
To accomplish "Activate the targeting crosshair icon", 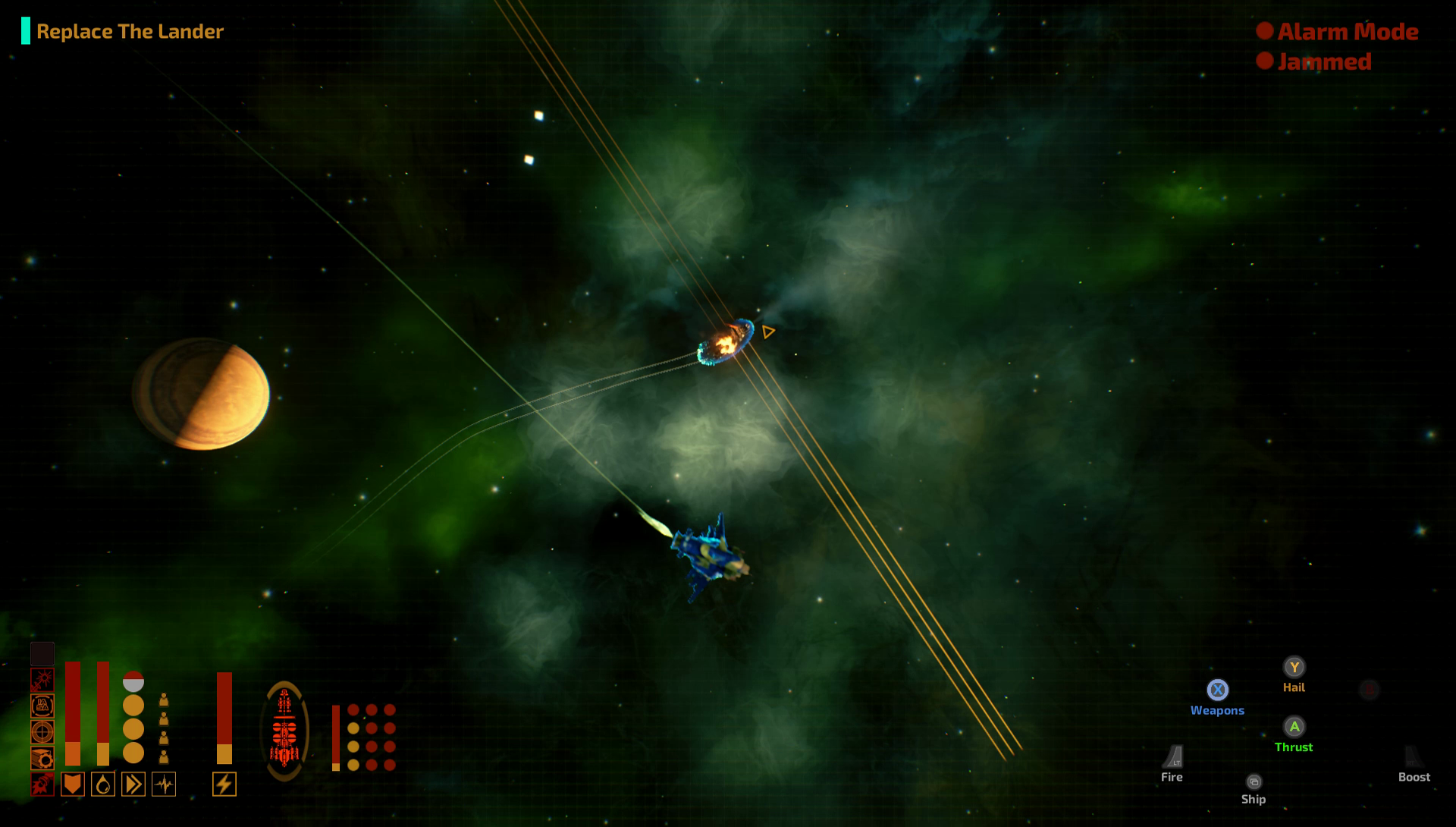I will point(42,732).
